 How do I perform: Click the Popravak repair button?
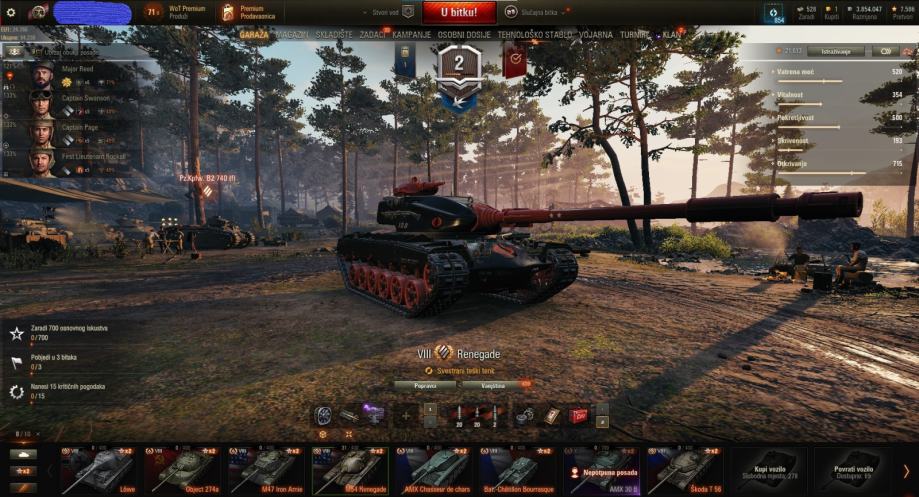coord(425,384)
